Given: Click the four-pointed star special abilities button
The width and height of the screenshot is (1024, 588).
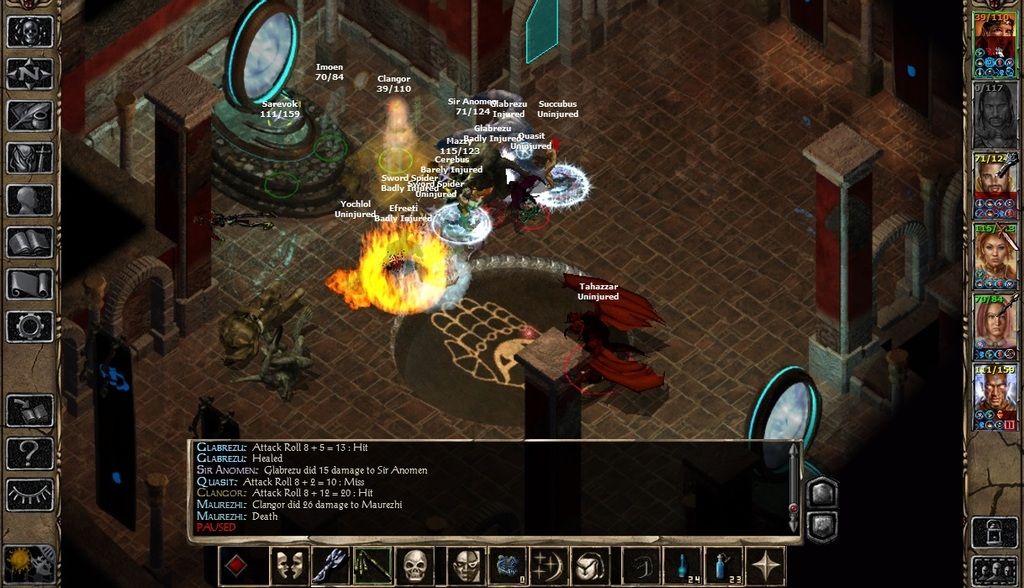Looking at the screenshot, I should [x=768, y=566].
